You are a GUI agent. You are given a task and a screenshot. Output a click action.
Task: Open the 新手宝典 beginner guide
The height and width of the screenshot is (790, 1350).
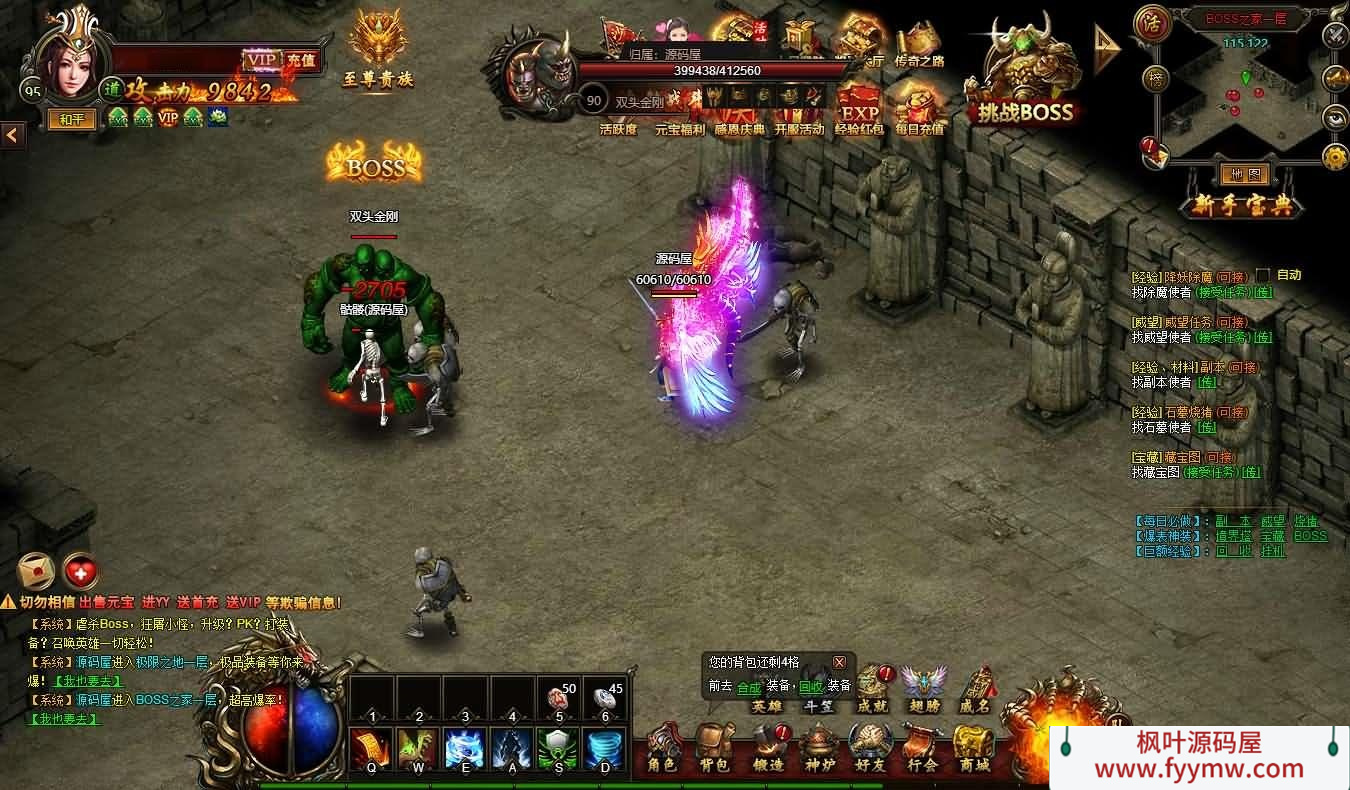point(1244,207)
